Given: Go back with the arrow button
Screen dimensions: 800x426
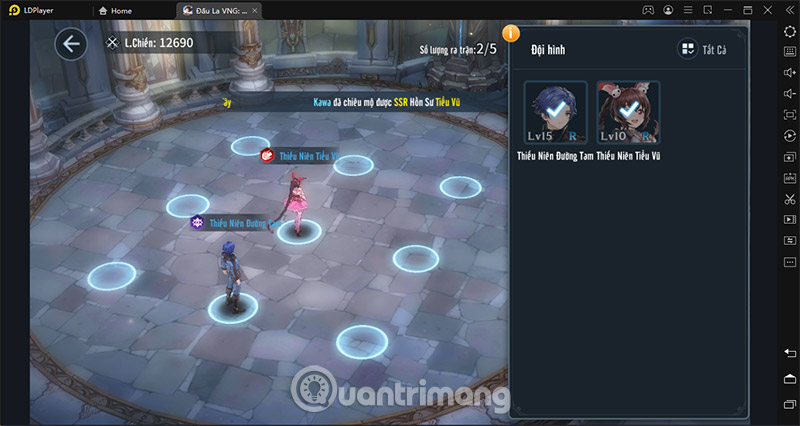Looking at the screenshot, I should tap(70, 44).
